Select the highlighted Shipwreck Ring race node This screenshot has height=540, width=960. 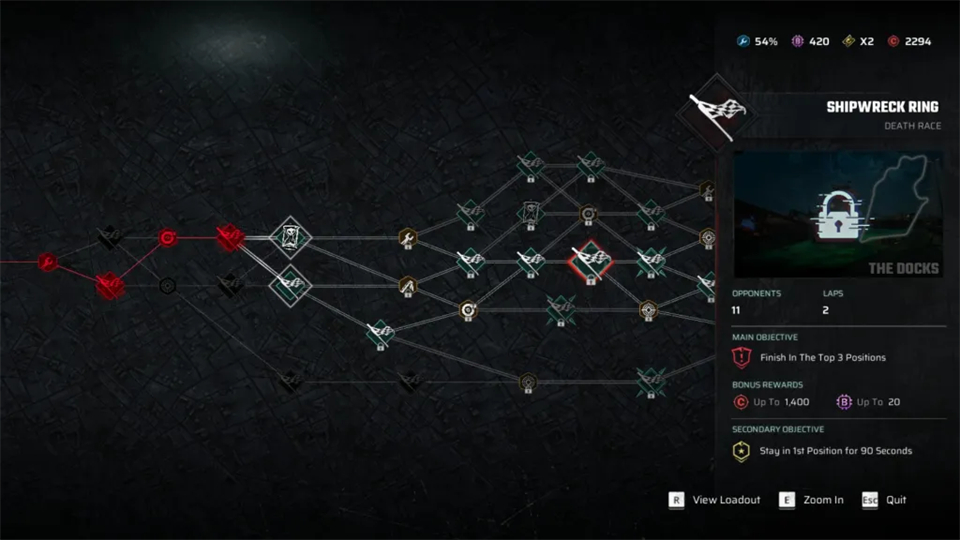point(589,262)
